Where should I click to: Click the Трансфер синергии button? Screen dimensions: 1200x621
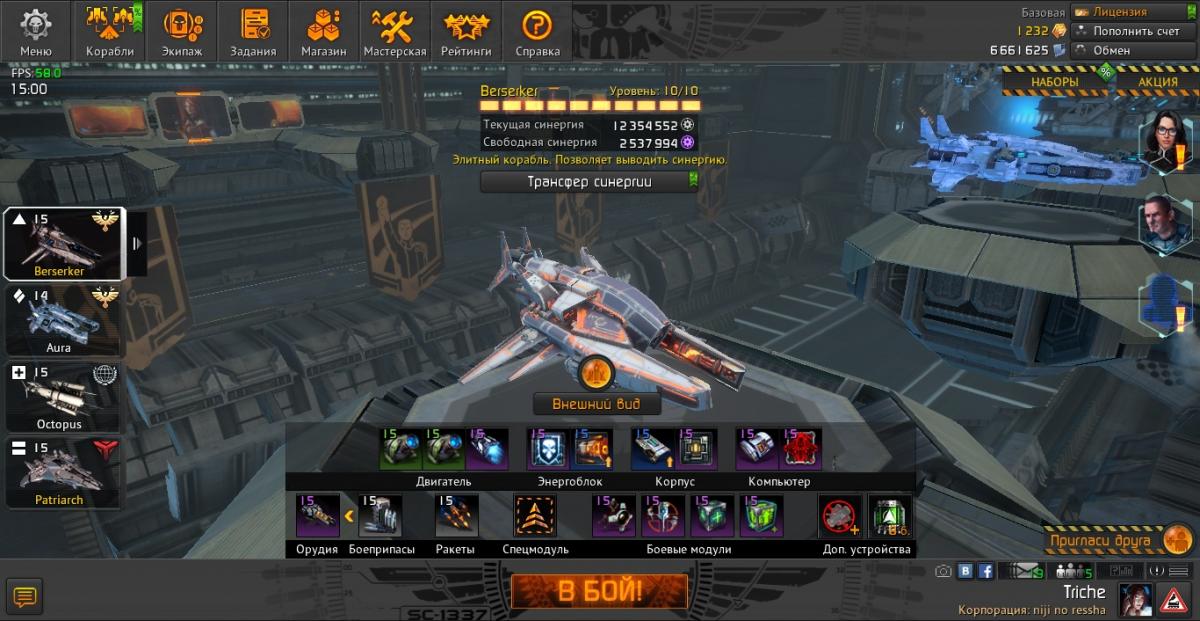[589, 181]
